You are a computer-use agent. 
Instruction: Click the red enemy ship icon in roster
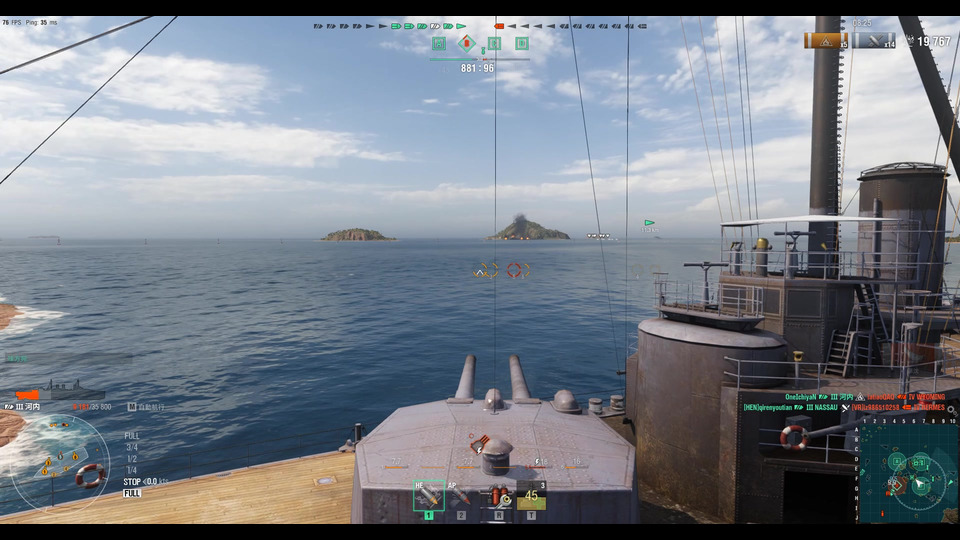[499, 26]
